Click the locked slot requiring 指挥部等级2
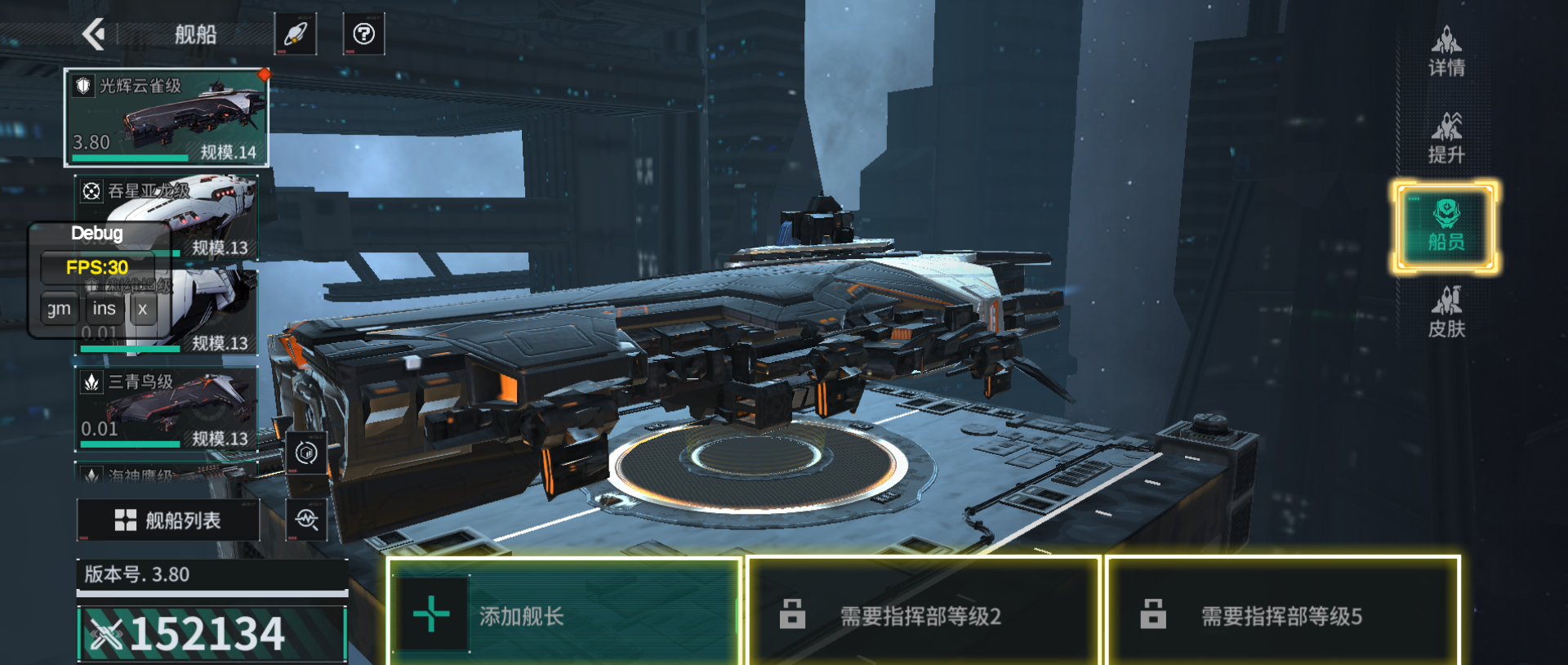 [924, 614]
